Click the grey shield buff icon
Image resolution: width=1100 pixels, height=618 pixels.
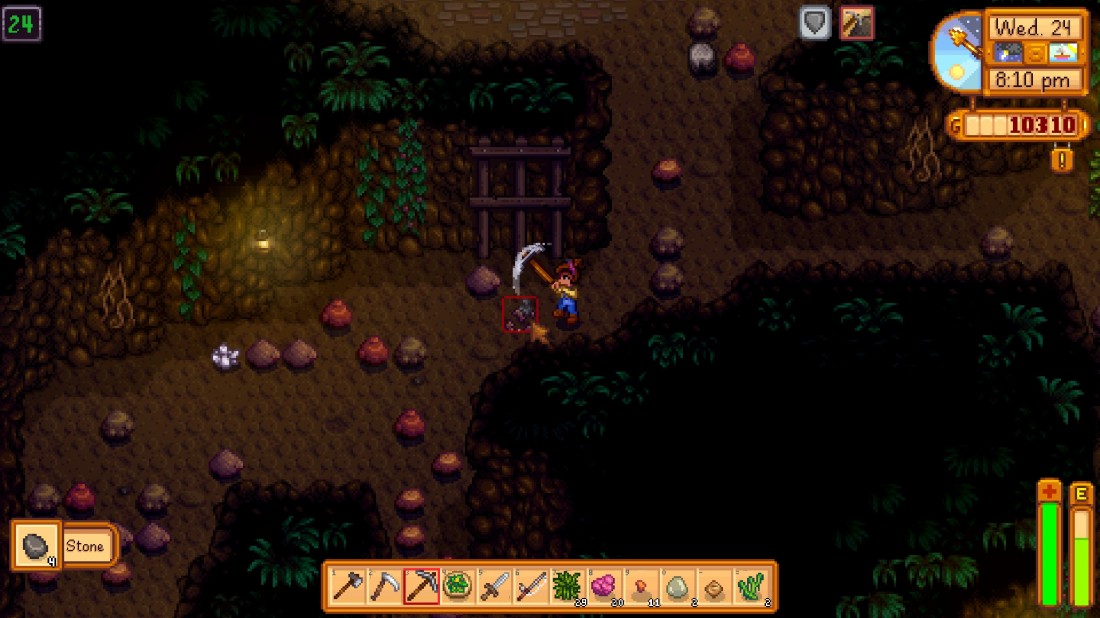pyautogui.click(x=816, y=23)
